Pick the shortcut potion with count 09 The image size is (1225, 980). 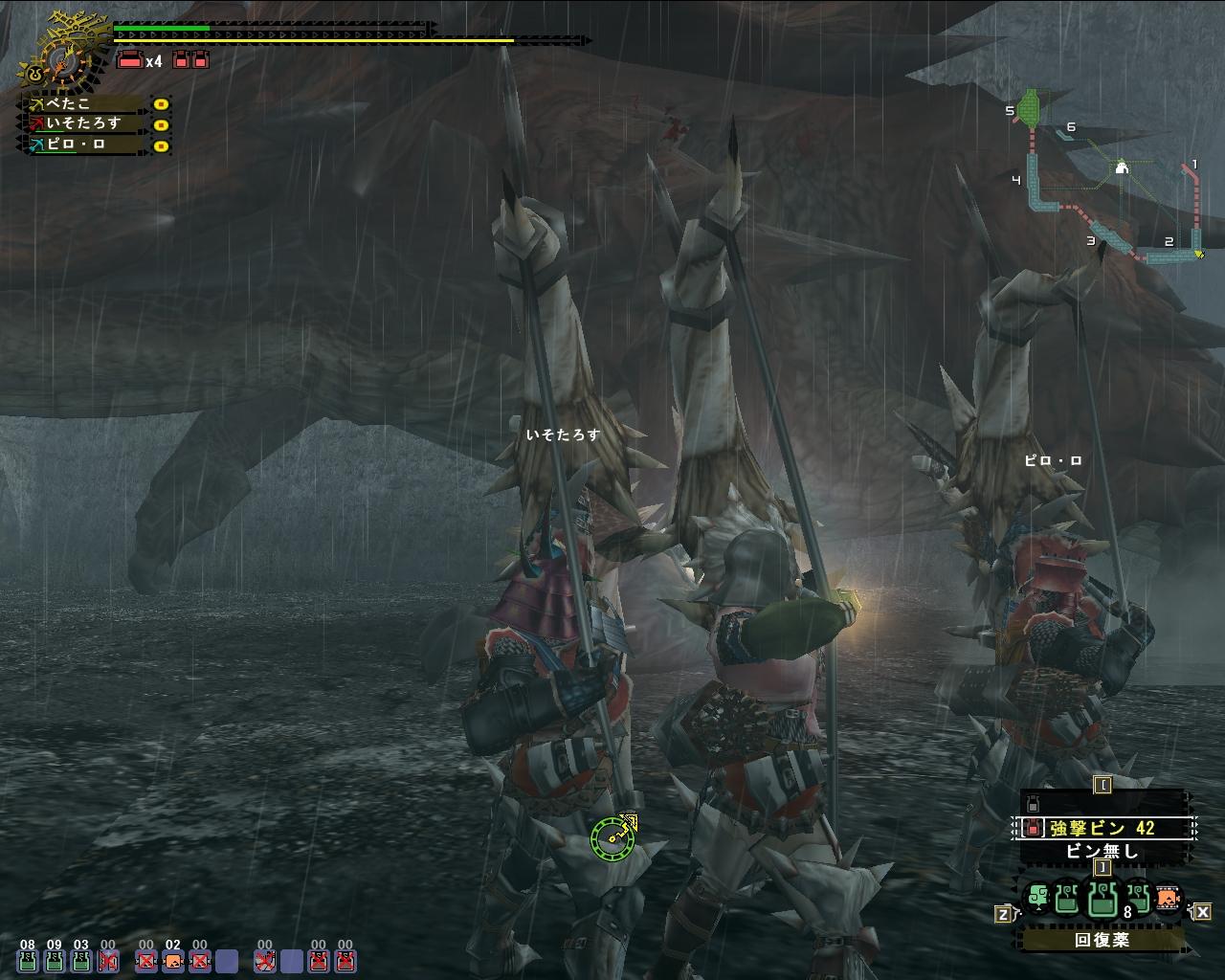coord(55,960)
